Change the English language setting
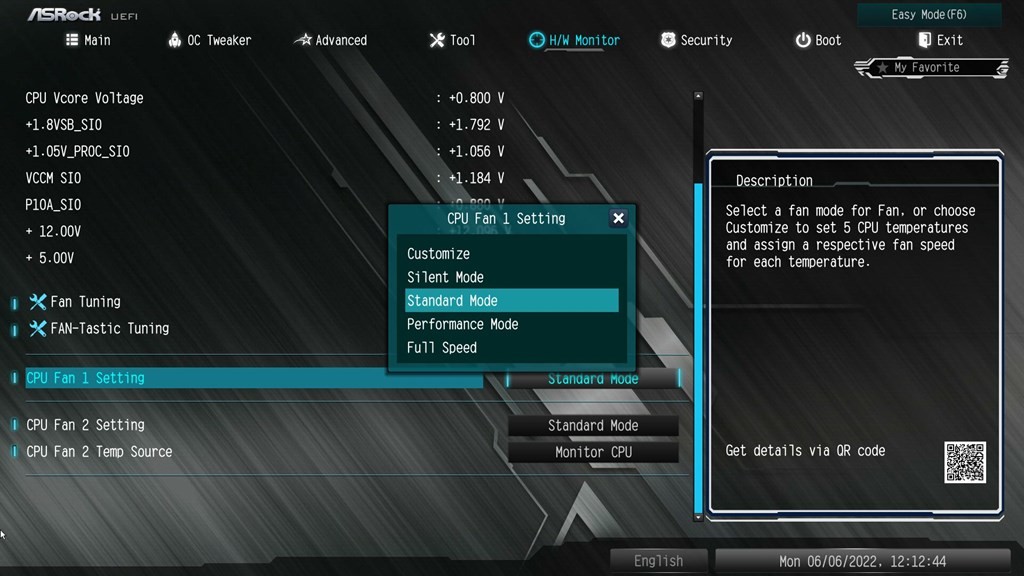The height and width of the screenshot is (576, 1024). 659,561
